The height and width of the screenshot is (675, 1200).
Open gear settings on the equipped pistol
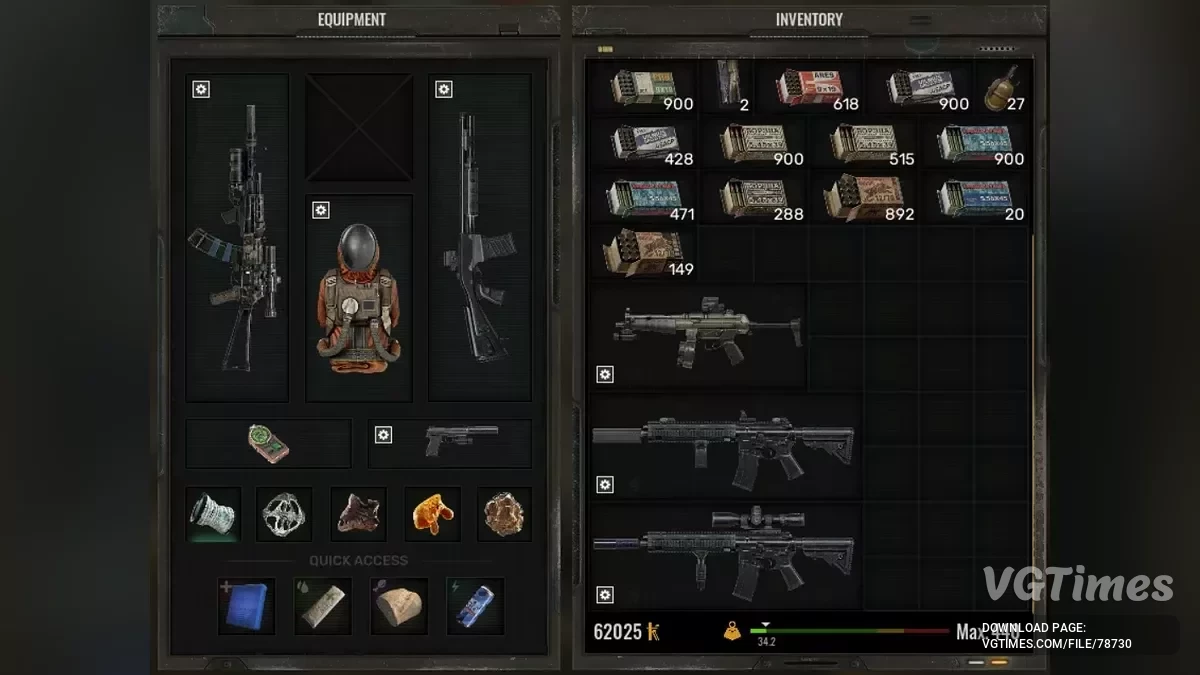tap(383, 435)
